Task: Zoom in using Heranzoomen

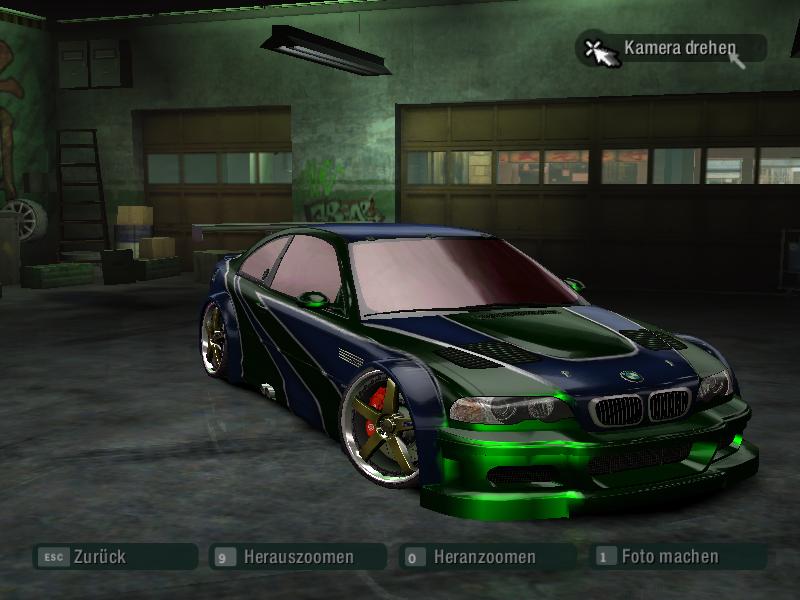Action: tap(485, 557)
